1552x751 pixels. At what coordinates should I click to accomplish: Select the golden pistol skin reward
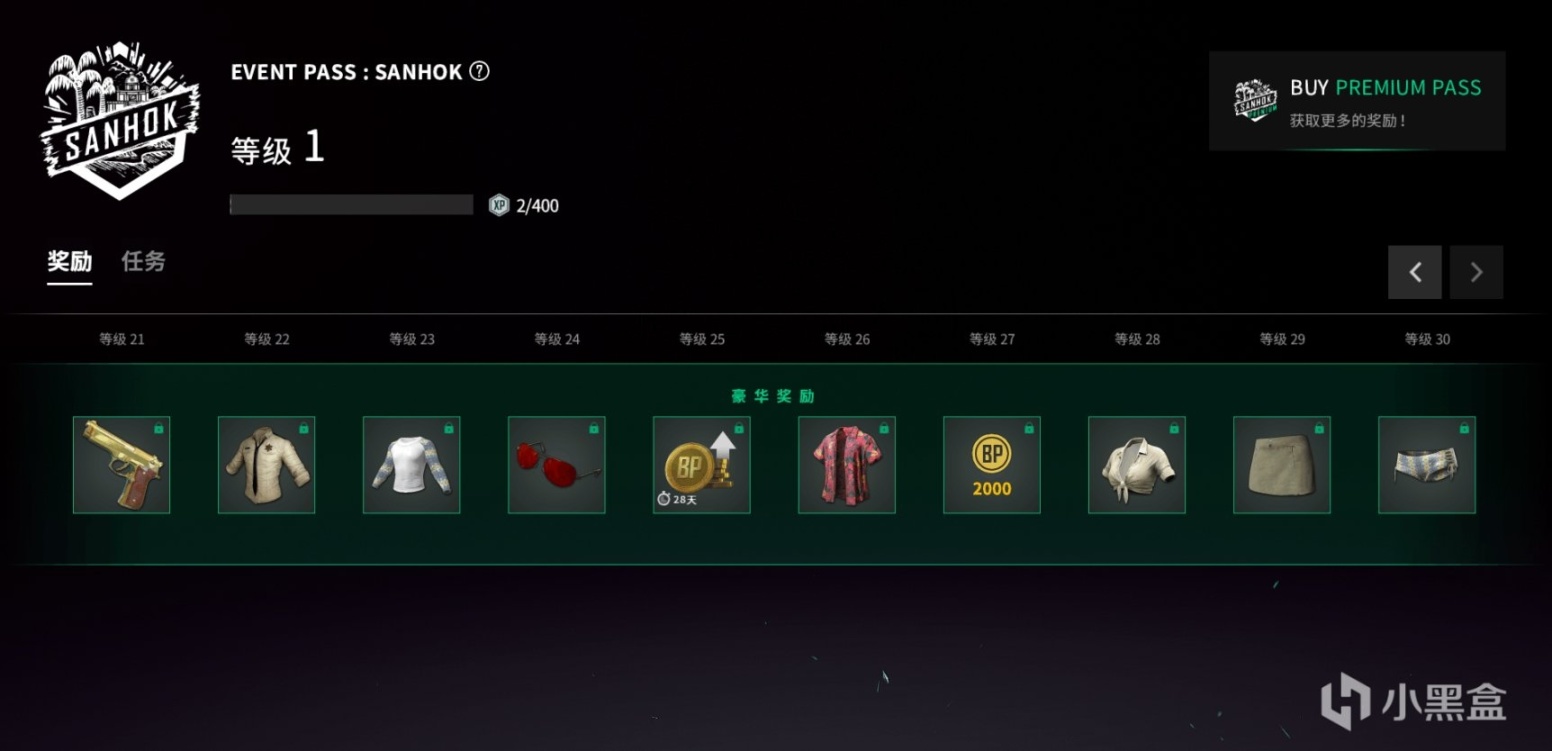pyautogui.click(x=121, y=464)
